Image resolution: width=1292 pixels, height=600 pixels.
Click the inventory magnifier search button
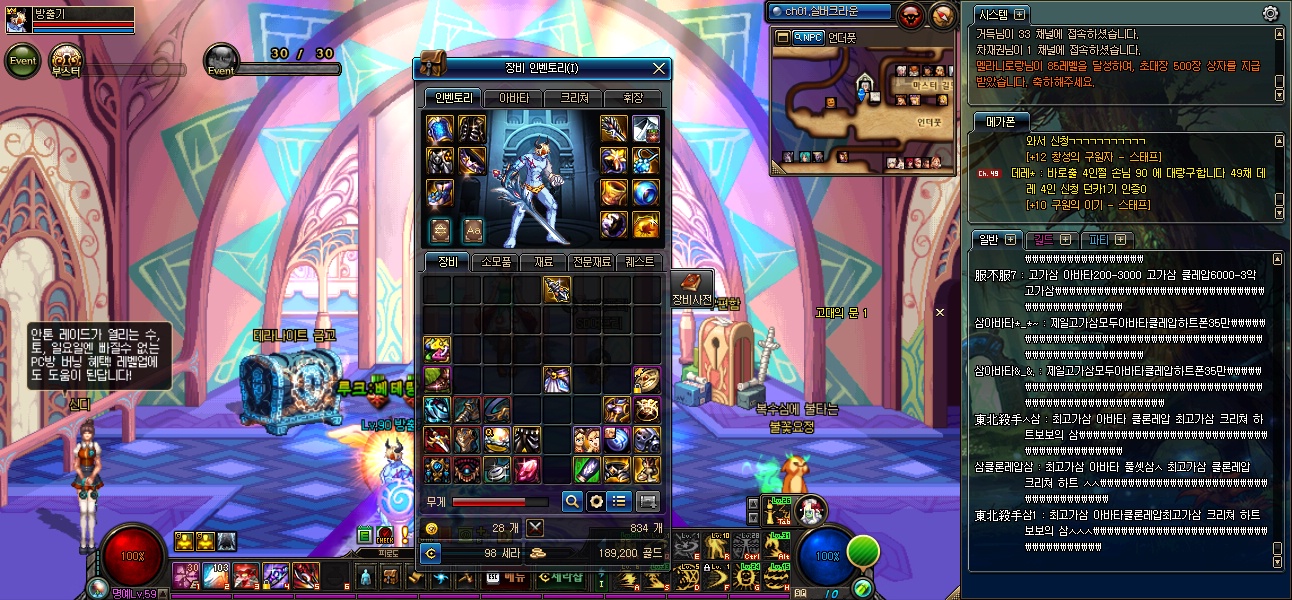572,501
